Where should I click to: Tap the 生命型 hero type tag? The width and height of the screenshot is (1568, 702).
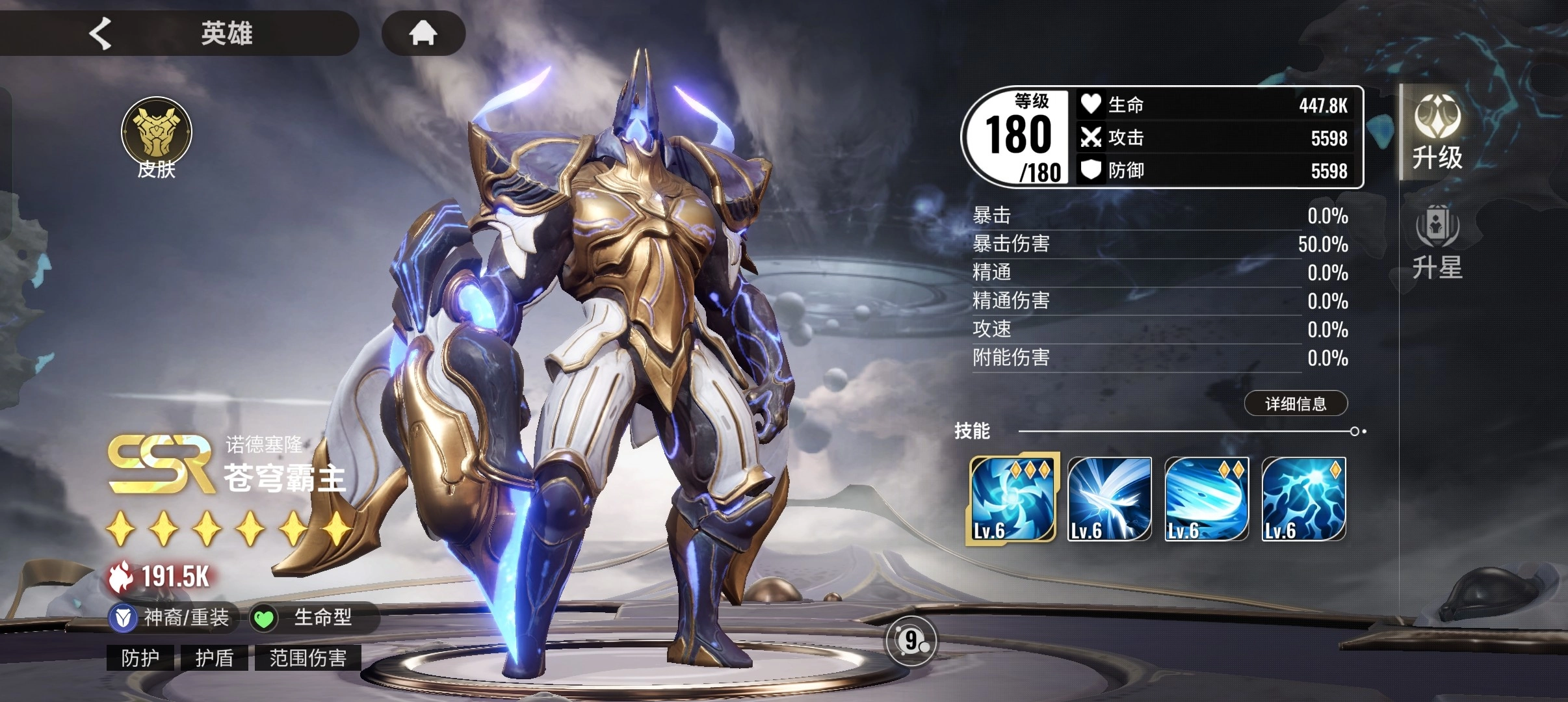(311, 617)
